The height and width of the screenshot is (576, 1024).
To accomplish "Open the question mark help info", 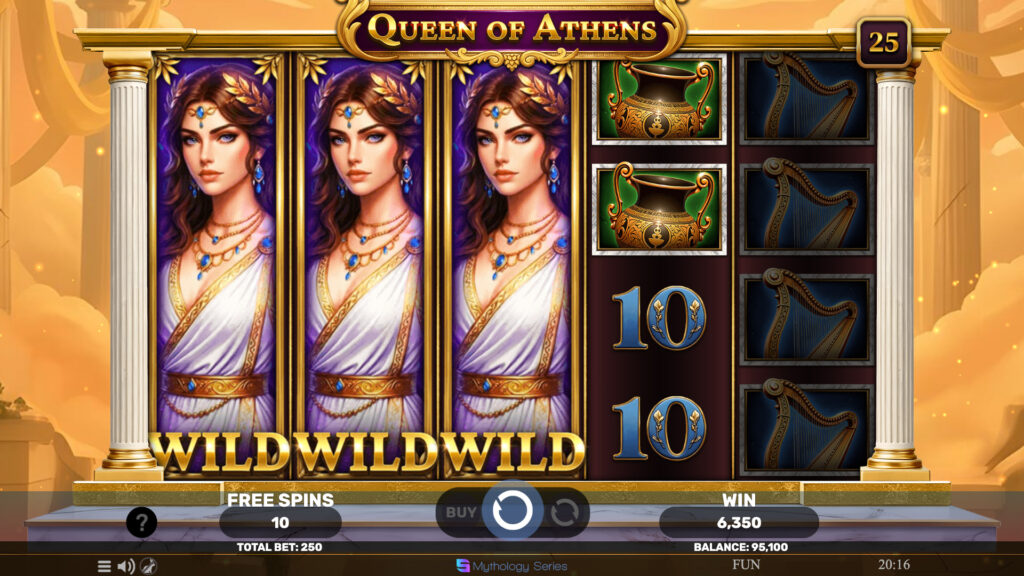I will coord(141,521).
